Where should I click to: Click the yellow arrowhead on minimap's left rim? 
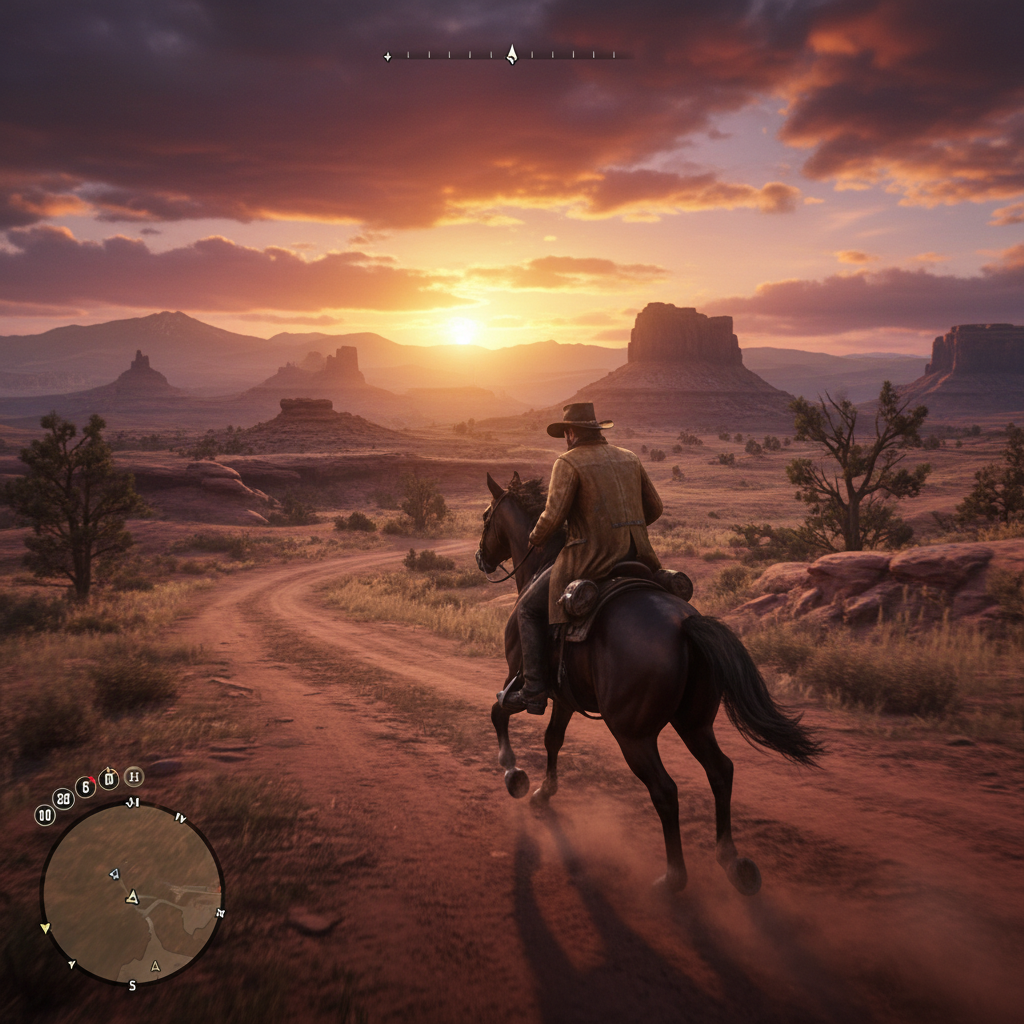pos(44,929)
